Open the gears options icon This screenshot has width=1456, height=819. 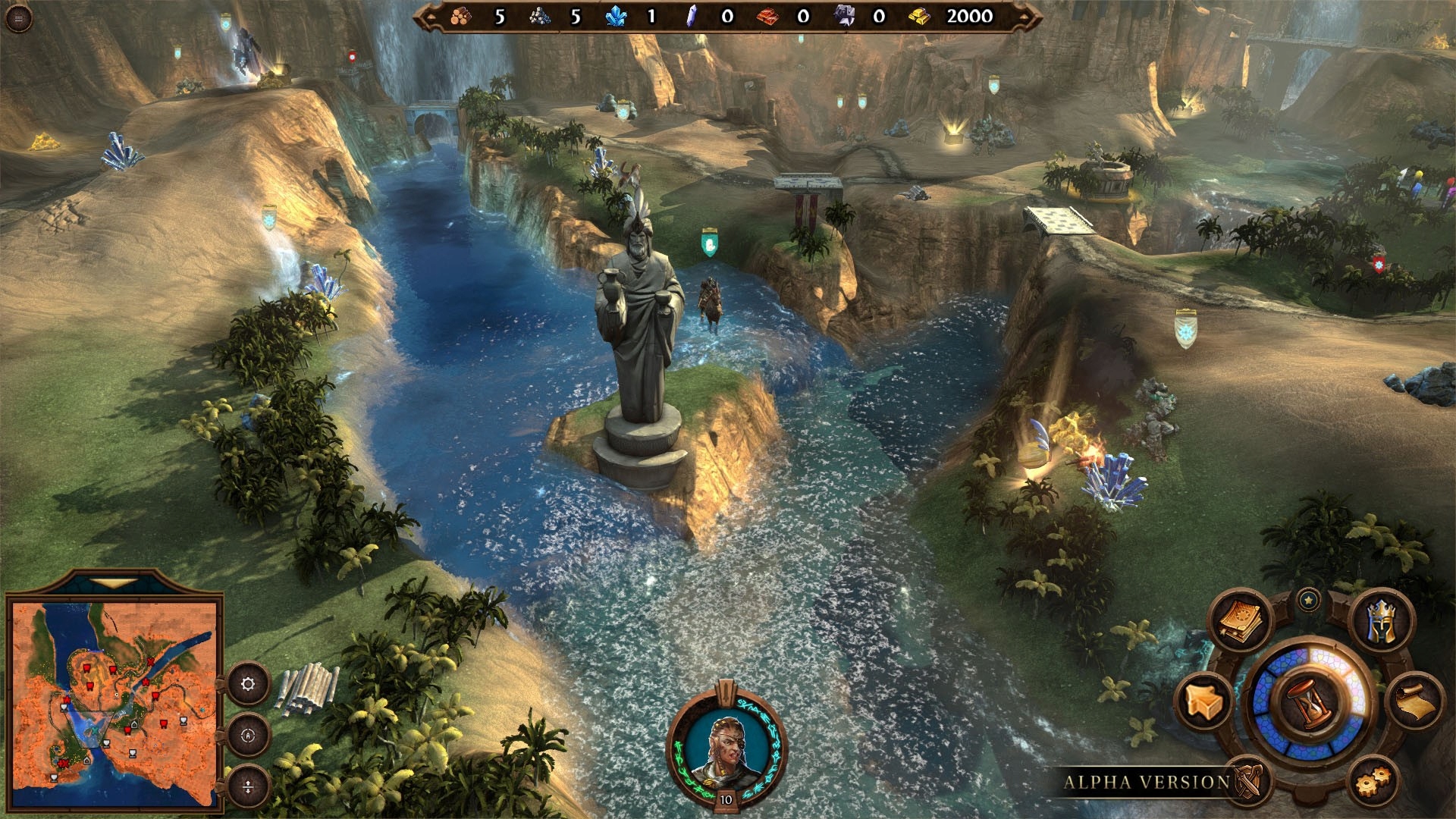[1372, 780]
